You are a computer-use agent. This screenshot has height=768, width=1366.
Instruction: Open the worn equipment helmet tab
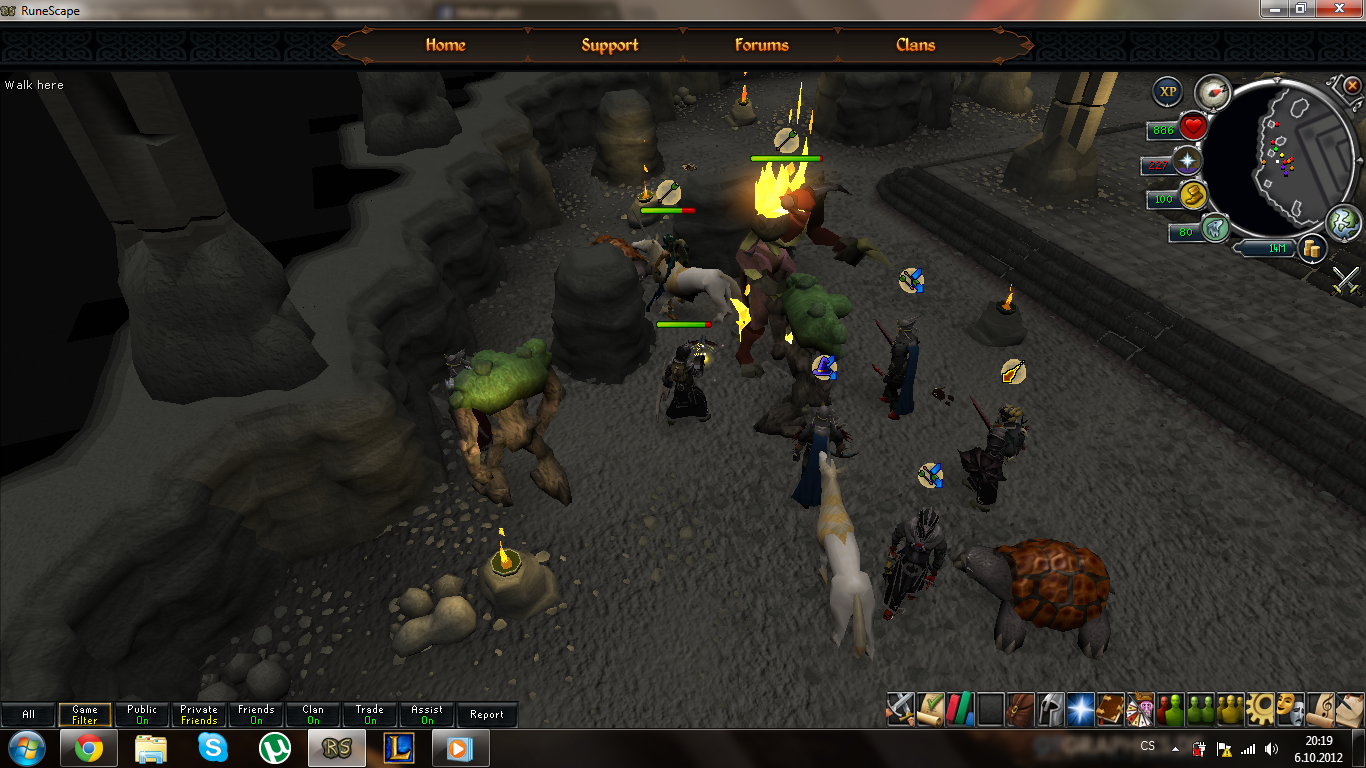(x=1050, y=708)
